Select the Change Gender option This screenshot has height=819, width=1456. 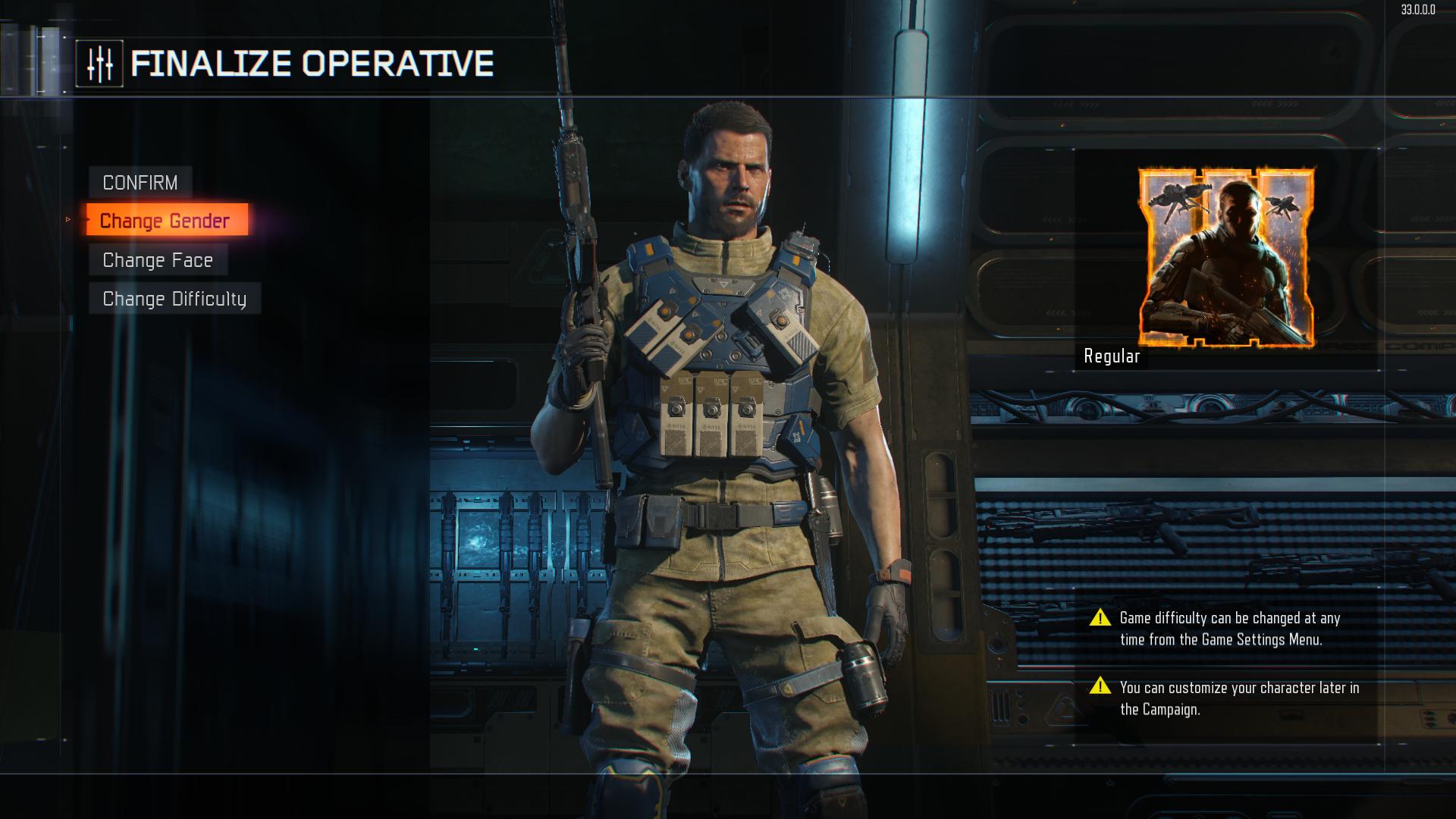[x=166, y=221]
